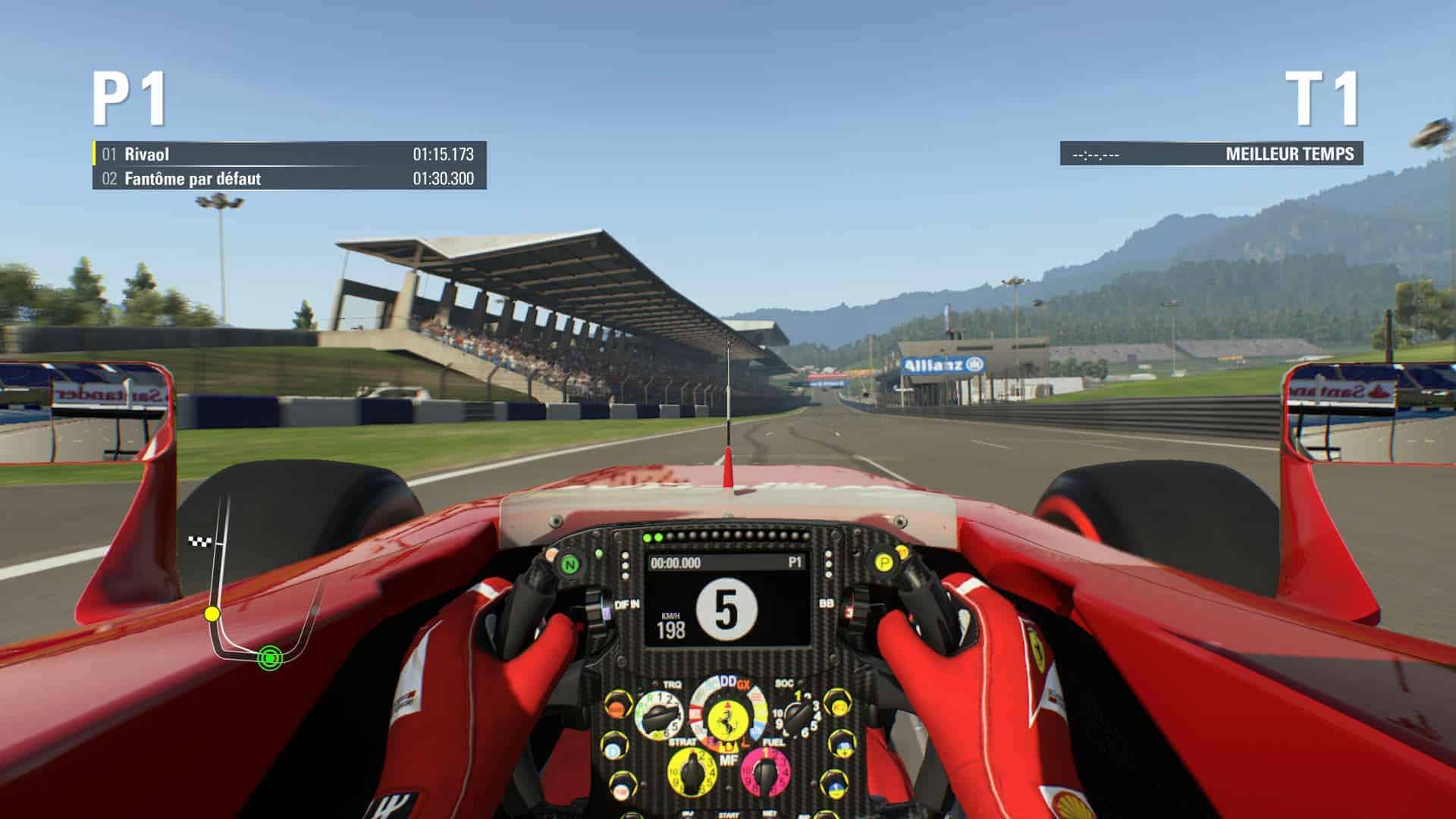Click the yellow player dot on the minimap

click(212, 613)
